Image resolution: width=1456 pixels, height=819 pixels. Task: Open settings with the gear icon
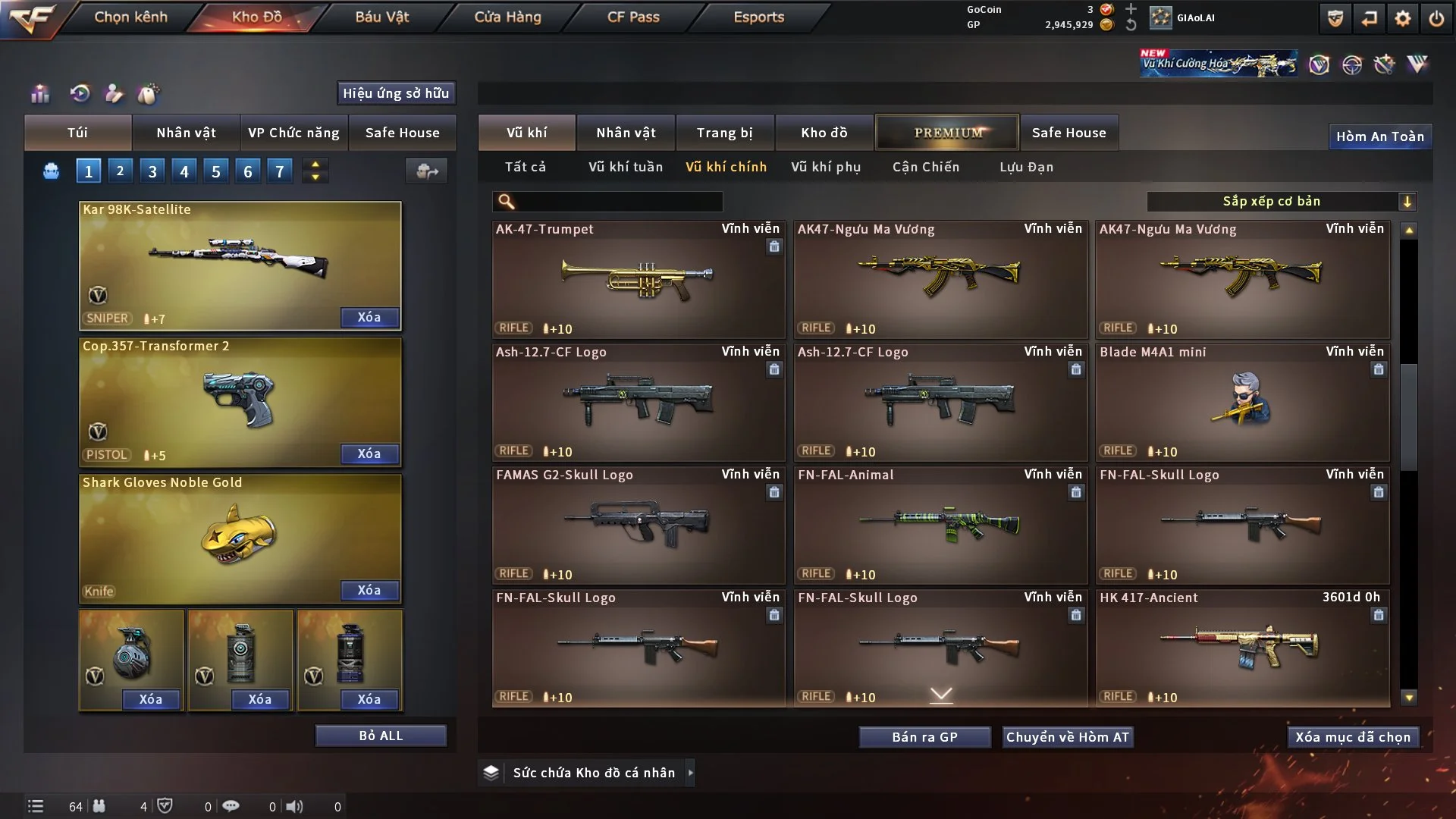tap(1402, 18)
